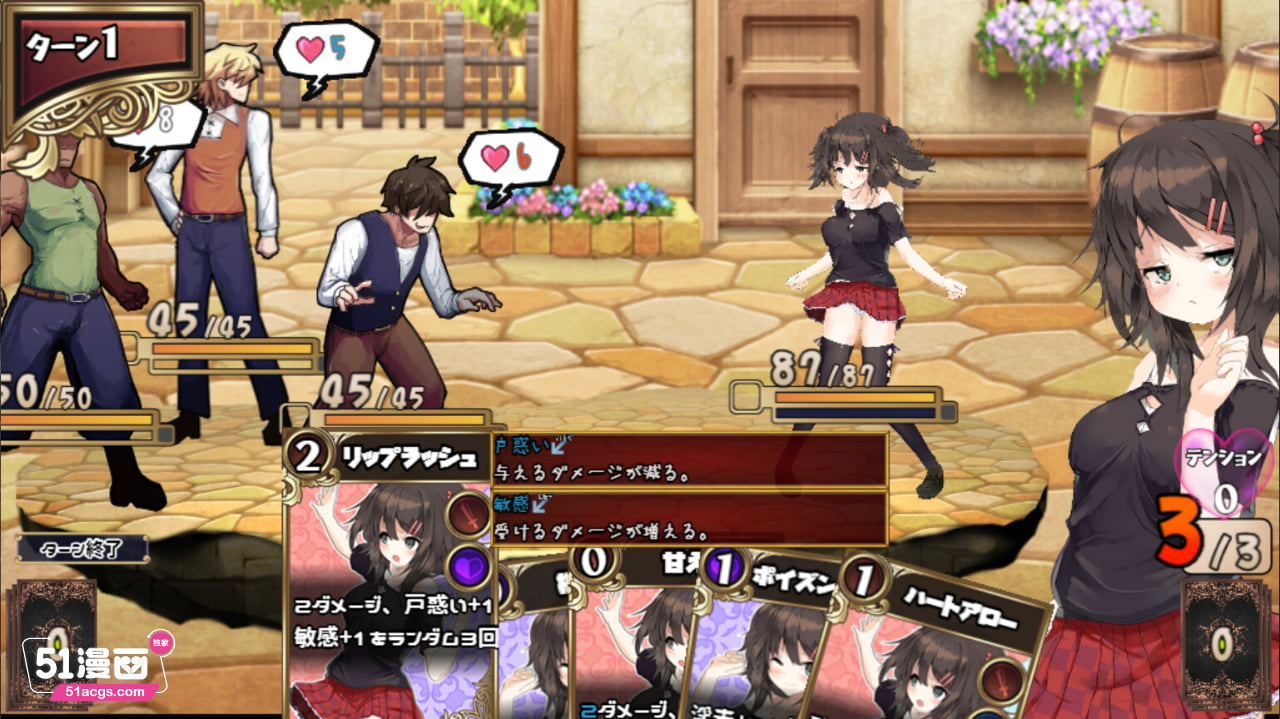
Task: Click the ターン終了 end turn button
Action: (83, 548)
